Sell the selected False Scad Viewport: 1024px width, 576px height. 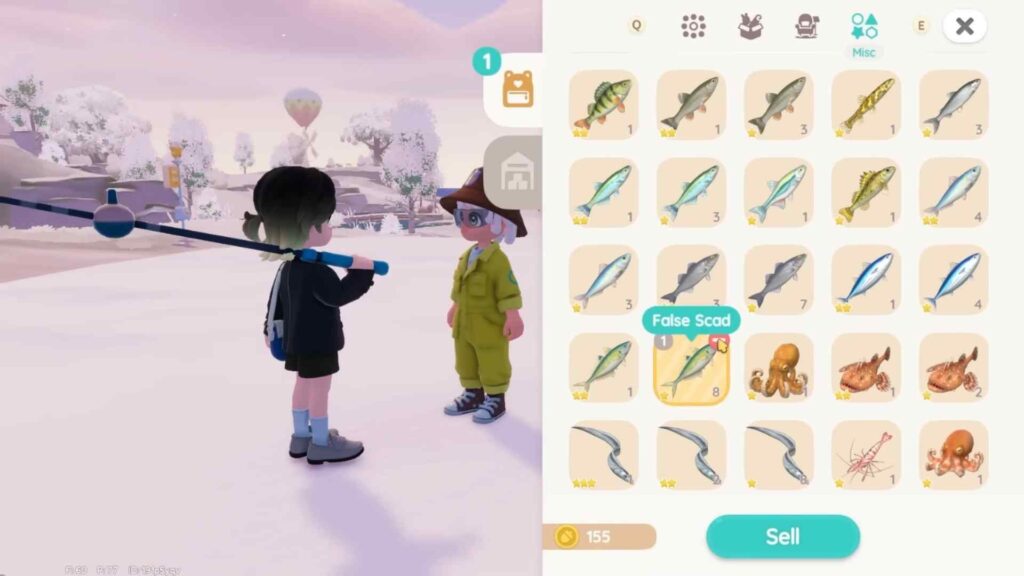pos(782,536)
